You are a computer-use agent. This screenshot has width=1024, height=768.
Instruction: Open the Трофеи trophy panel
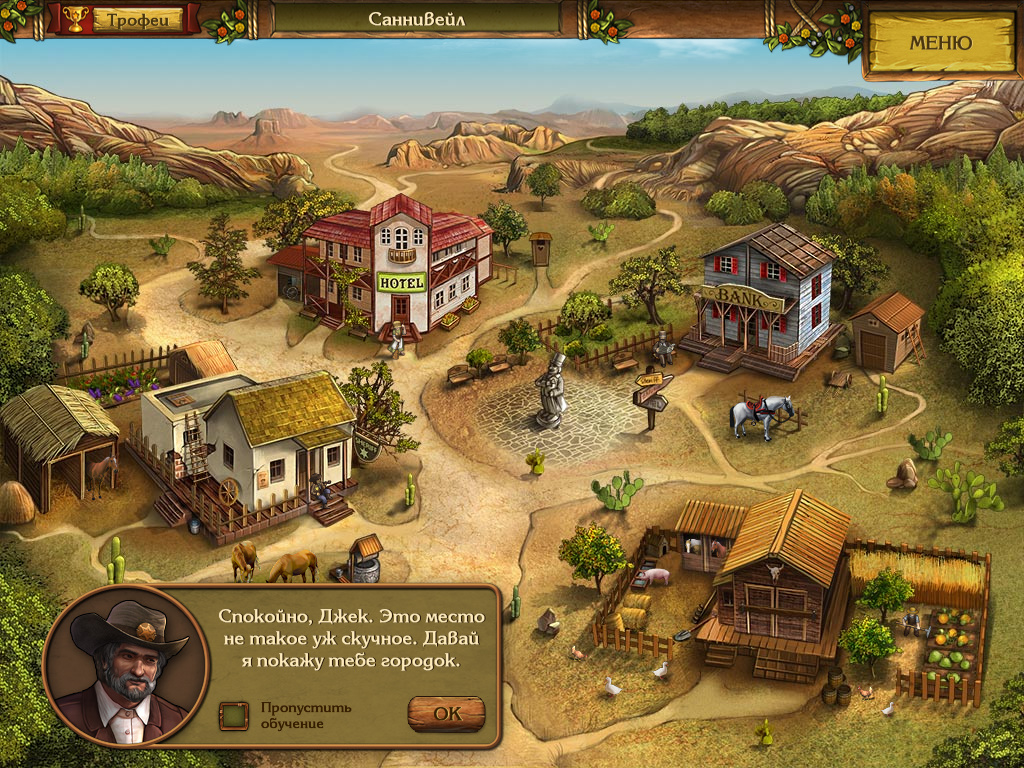pos(124,19)
